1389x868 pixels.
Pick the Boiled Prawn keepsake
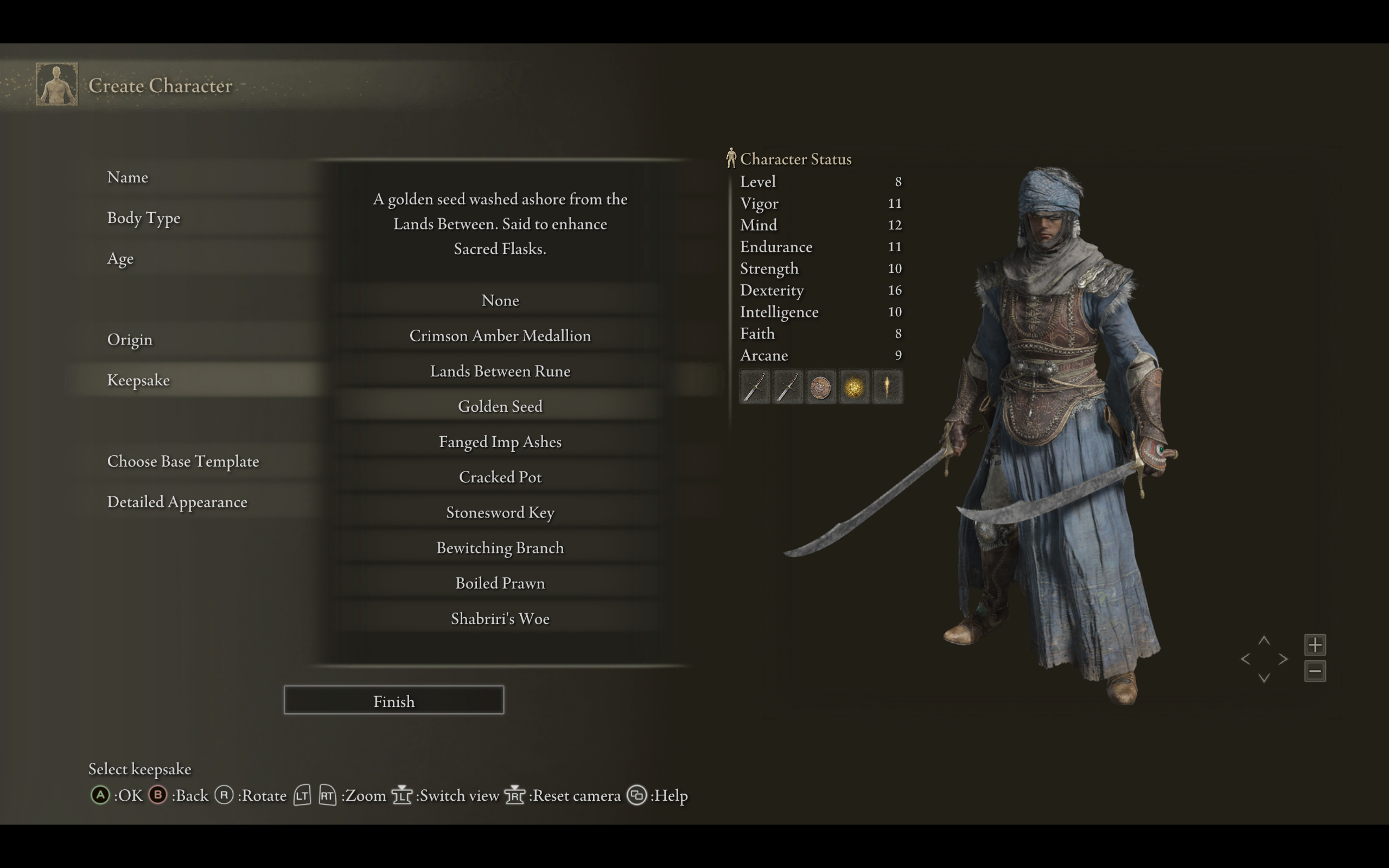coord(500,583)
